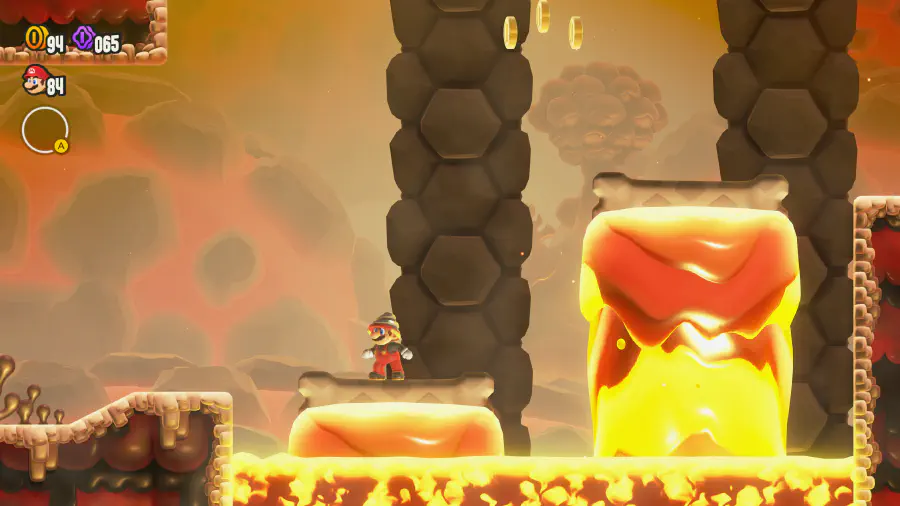
Task: Click the Mario head lives icon
Action: tap(34, 80)
